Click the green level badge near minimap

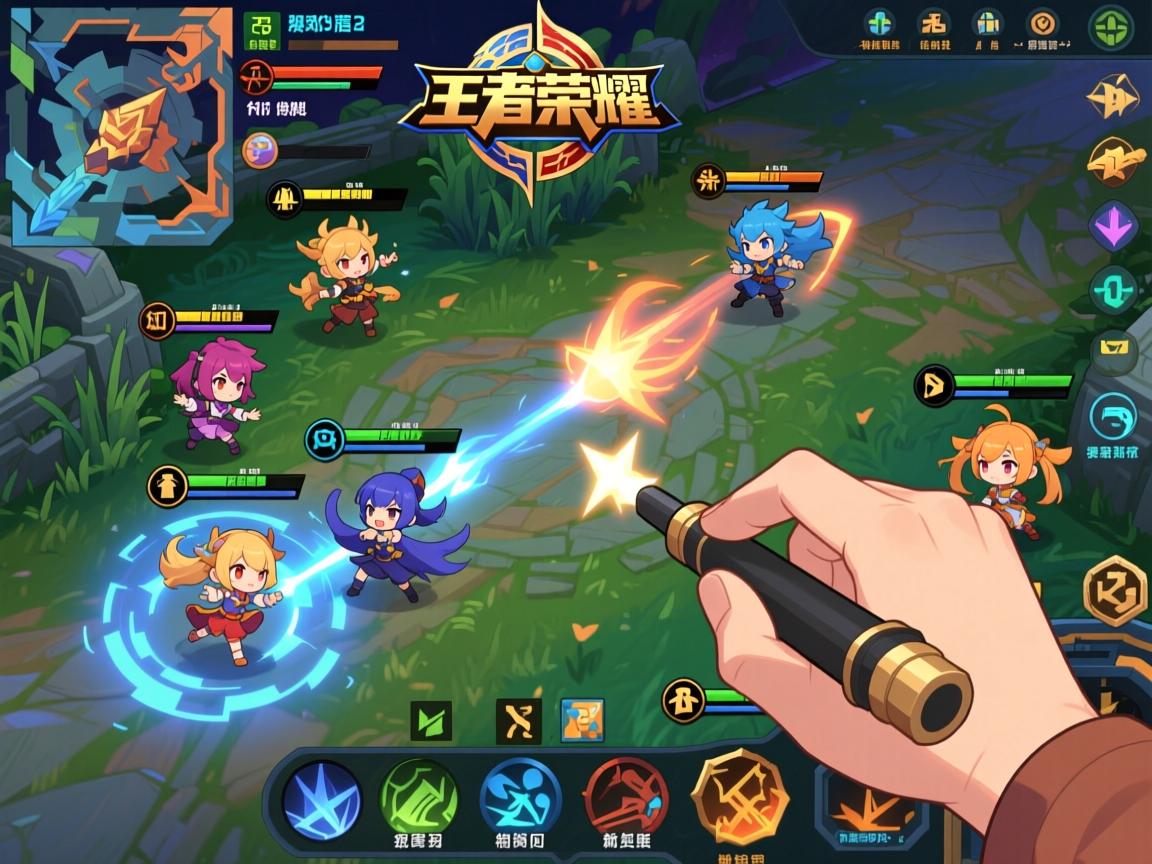click(262, 30)
